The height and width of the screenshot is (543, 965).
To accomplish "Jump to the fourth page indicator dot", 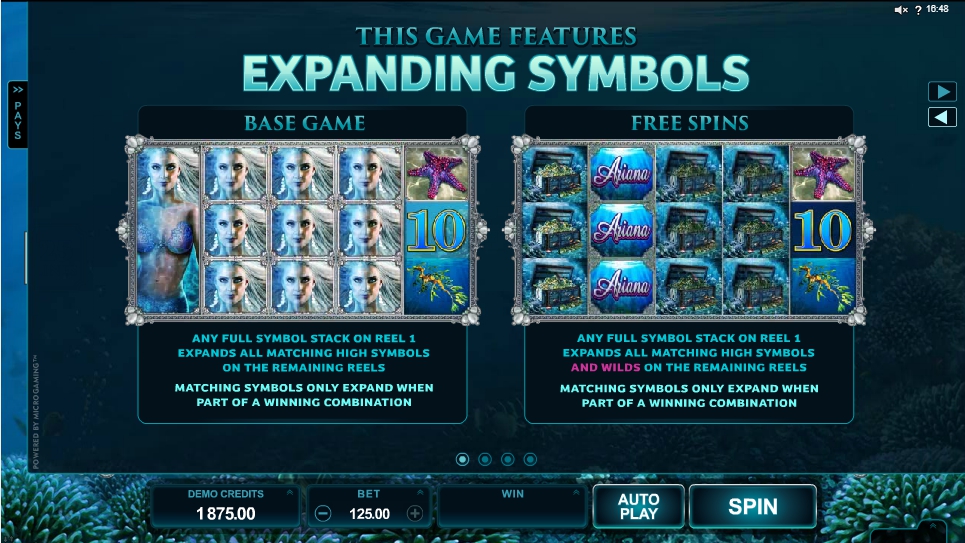I will pyautogui.click(x=531, y=459).
